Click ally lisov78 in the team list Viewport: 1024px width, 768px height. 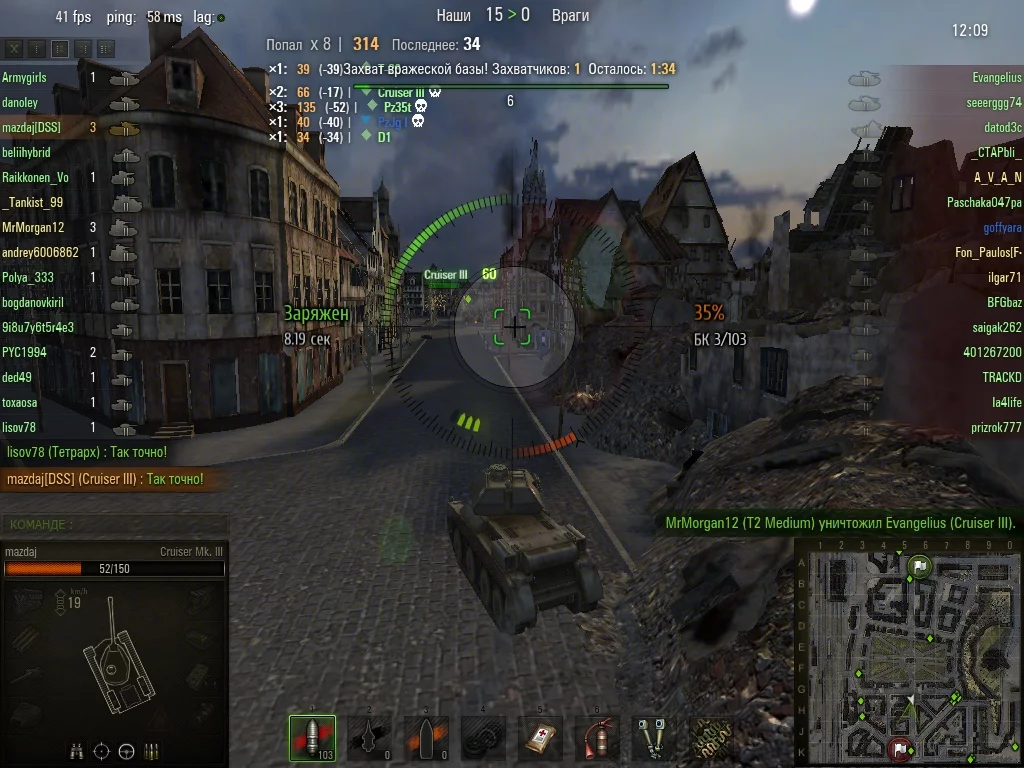point(21,427)
